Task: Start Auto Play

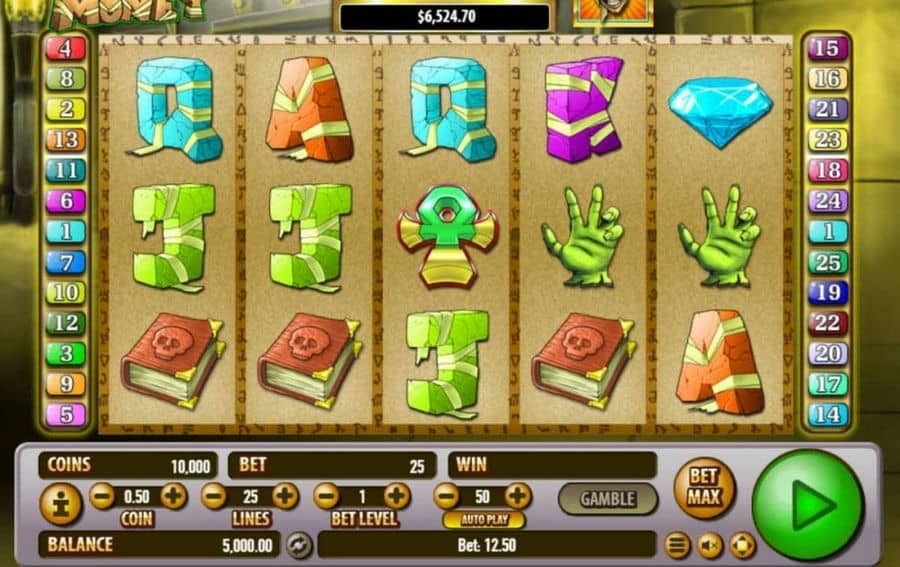Action: 483,520
